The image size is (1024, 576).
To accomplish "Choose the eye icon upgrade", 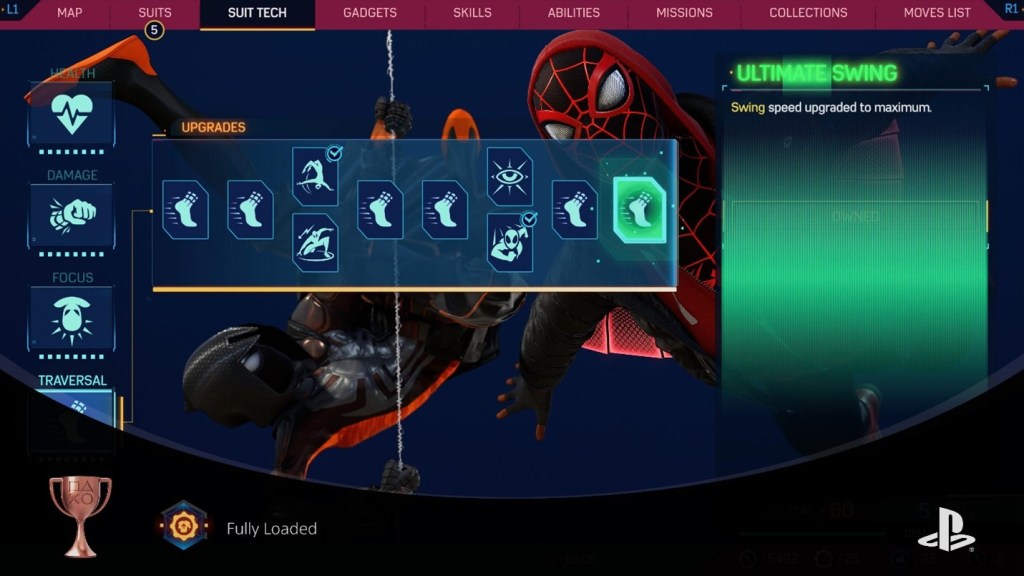I will (x=509, y=176).
